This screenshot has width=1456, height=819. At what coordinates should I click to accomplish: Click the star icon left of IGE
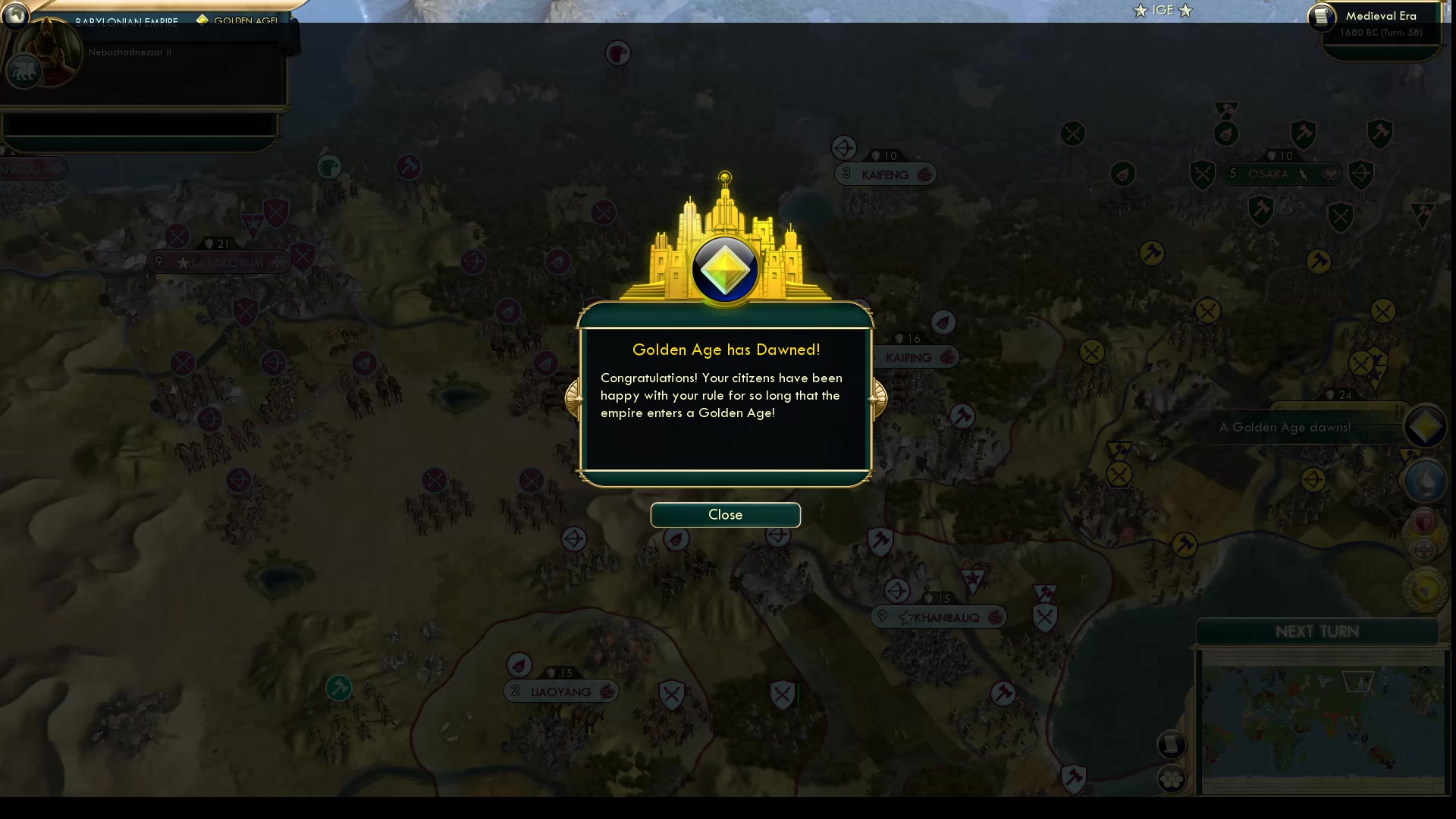(1140, 11)
